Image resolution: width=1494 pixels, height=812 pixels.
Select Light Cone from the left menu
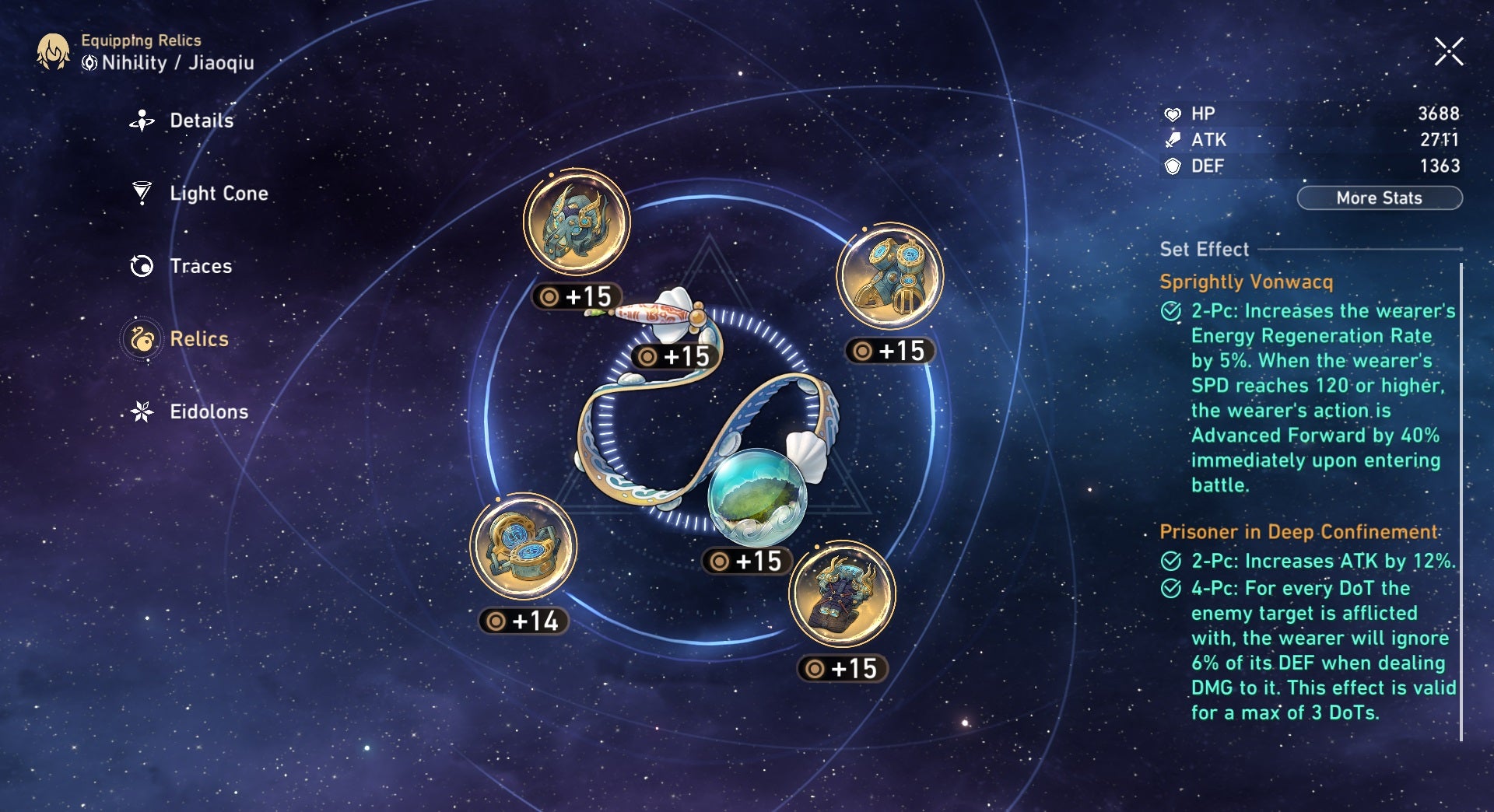218,193
